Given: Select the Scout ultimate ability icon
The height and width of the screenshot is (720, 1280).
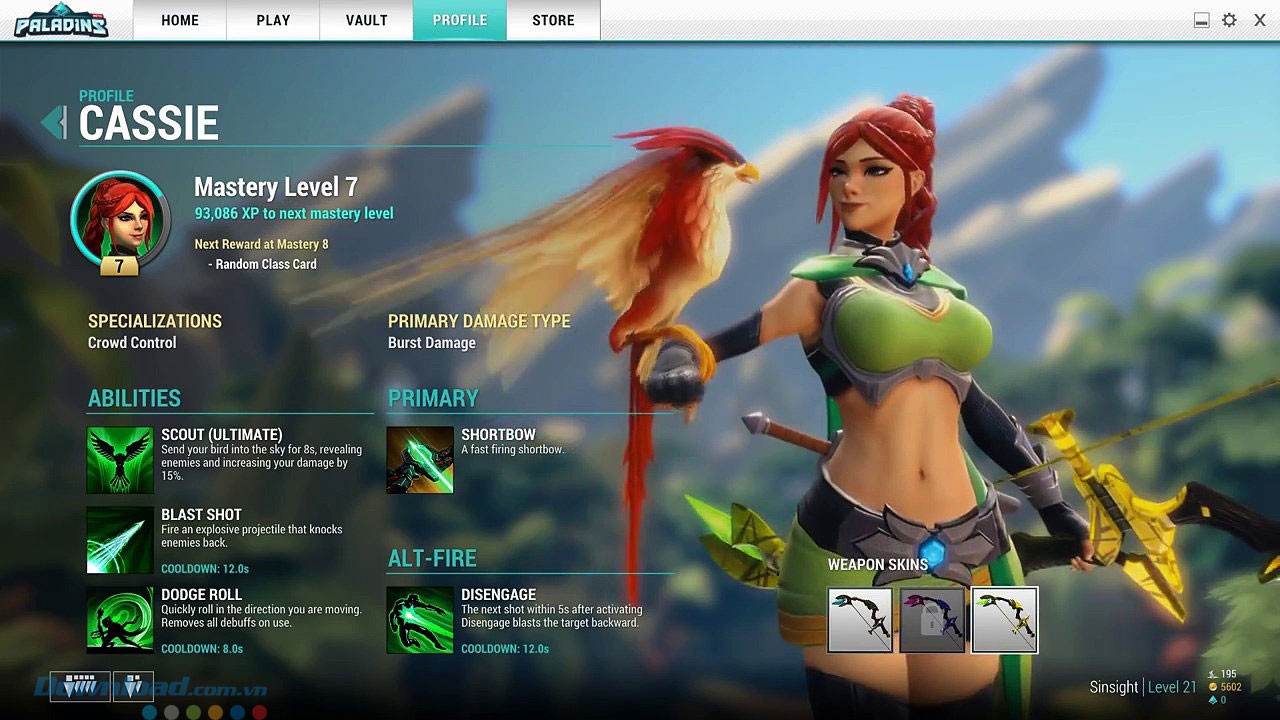Looking at the screenshot, I should click(120, 460).
